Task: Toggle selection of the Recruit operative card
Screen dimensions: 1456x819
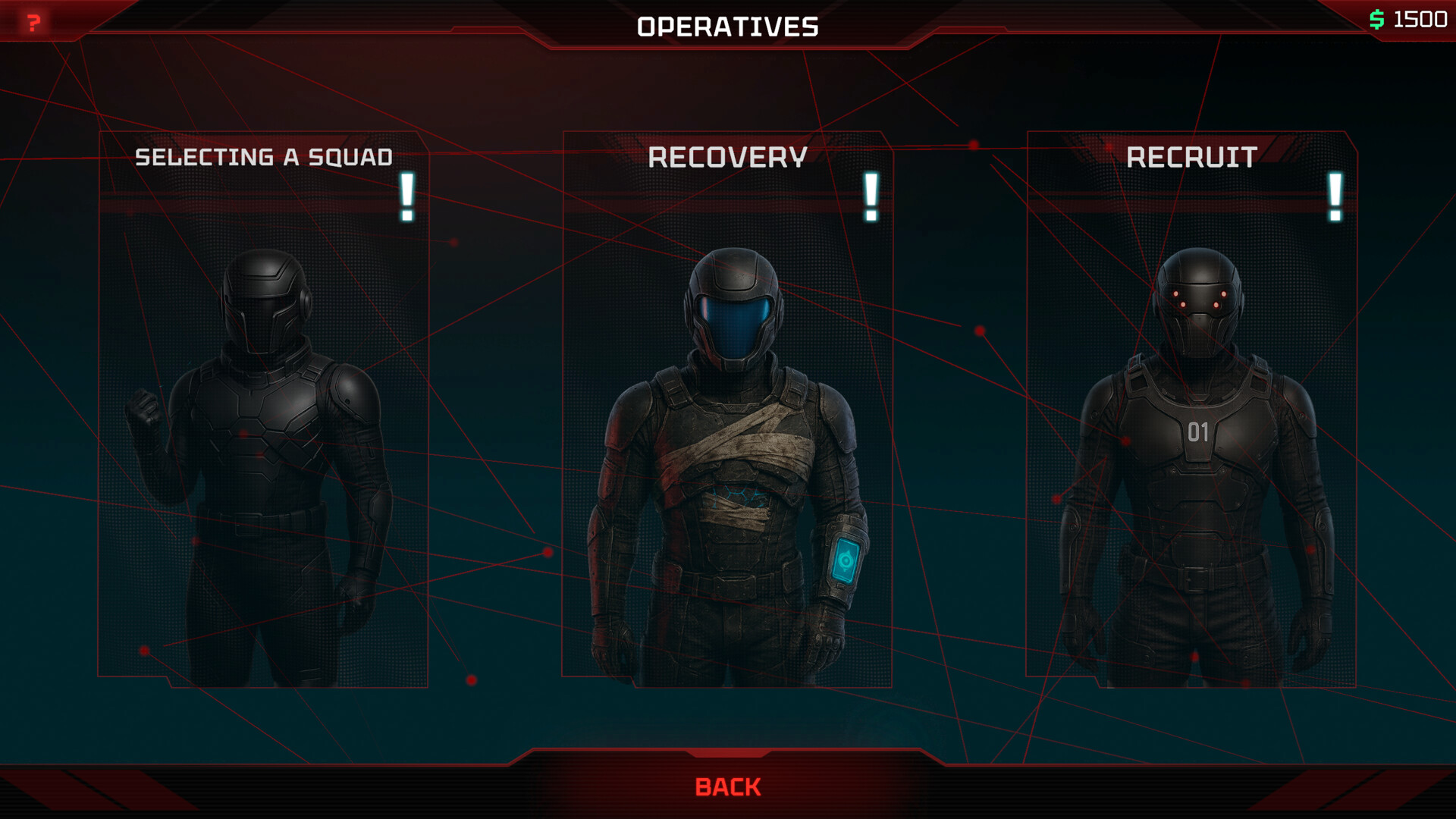Action: click(1191, 402)
